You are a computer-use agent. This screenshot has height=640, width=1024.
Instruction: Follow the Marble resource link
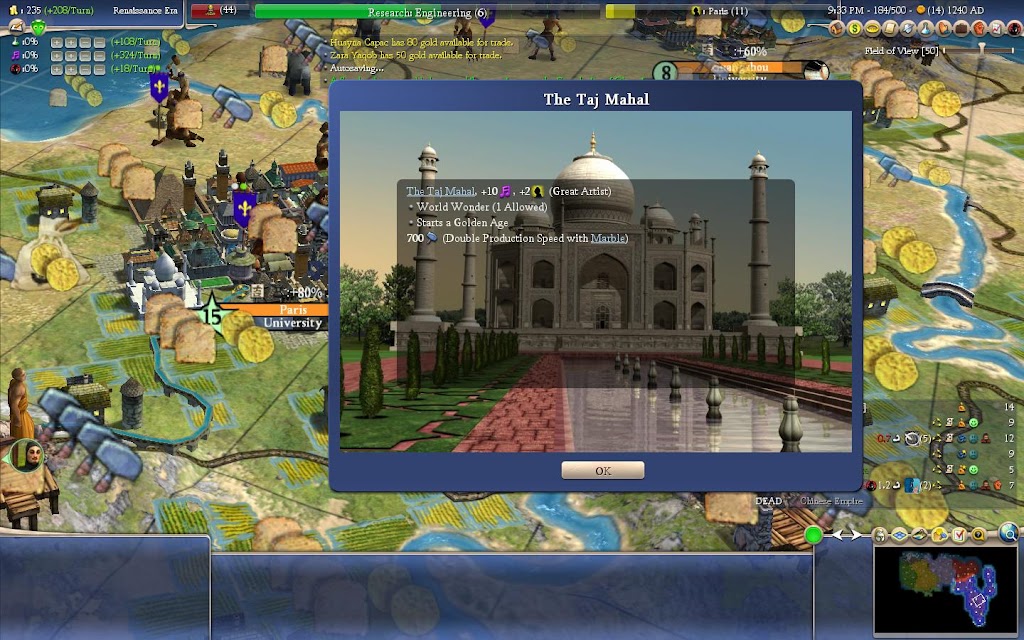608,238
